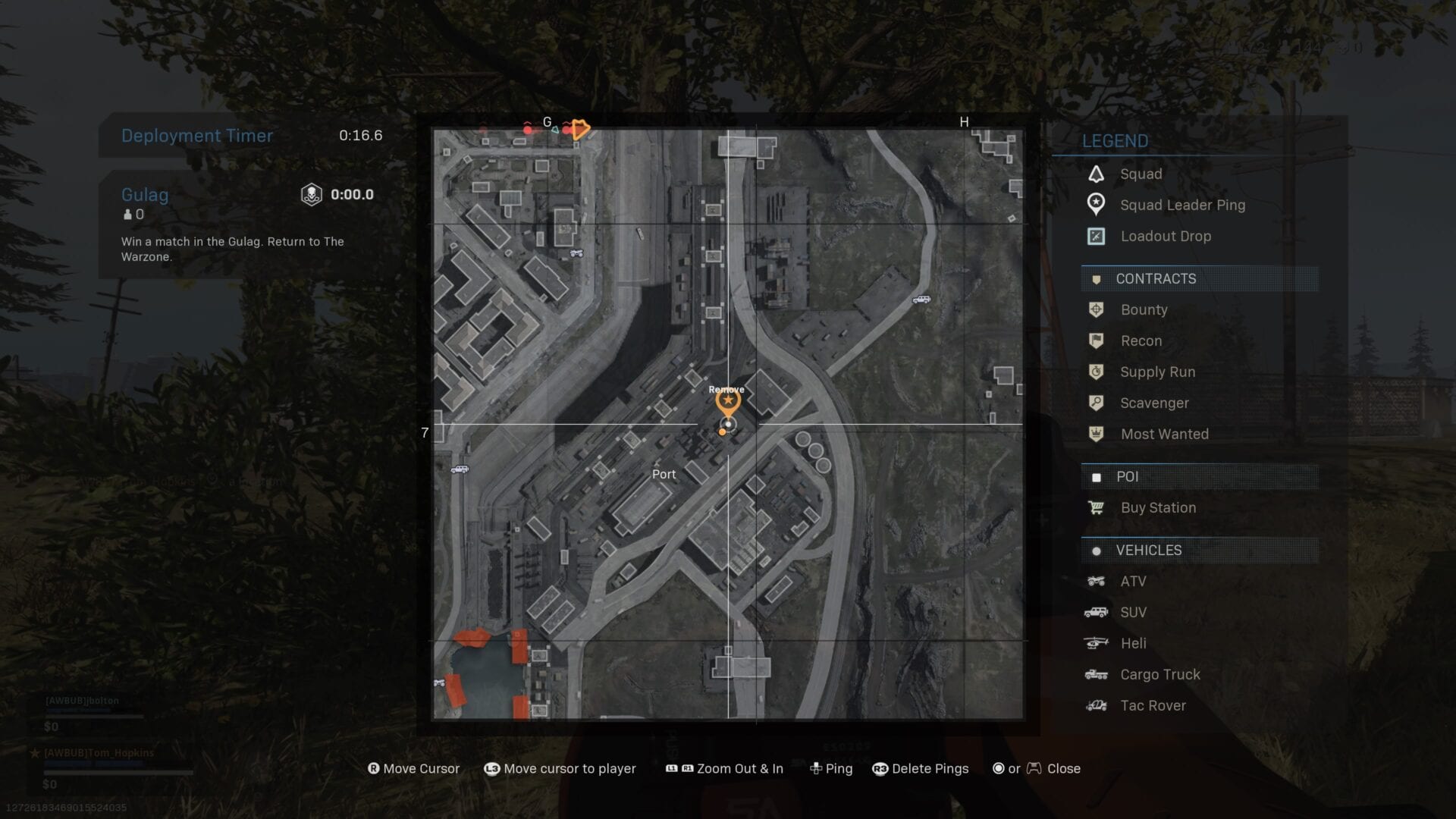Select the ATV vehicle legend entry
Viewport: 1456px width, 819px height.
pos(1133,581)
